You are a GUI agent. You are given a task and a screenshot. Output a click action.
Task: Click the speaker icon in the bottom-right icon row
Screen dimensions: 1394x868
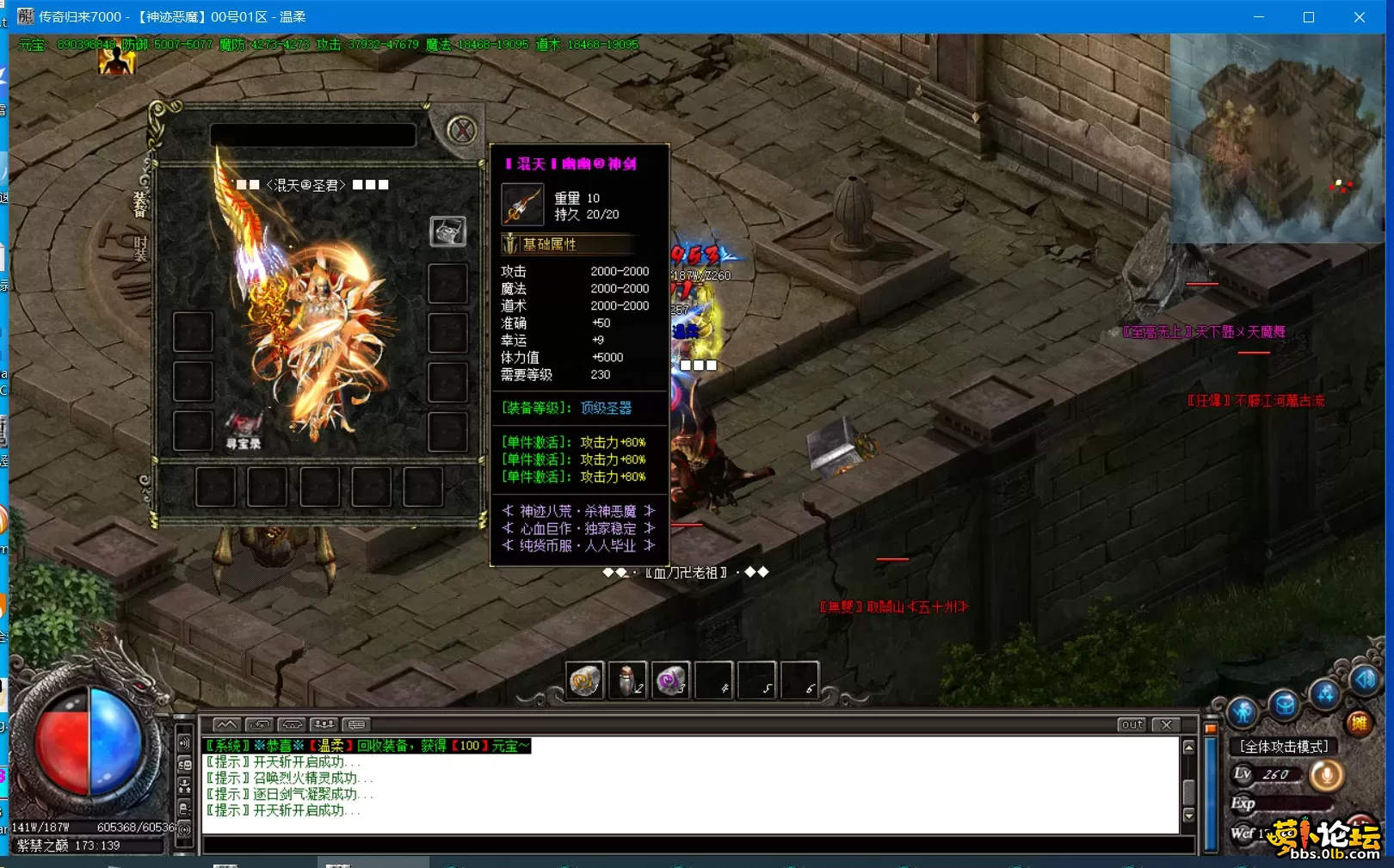(x=1363, y=680)
